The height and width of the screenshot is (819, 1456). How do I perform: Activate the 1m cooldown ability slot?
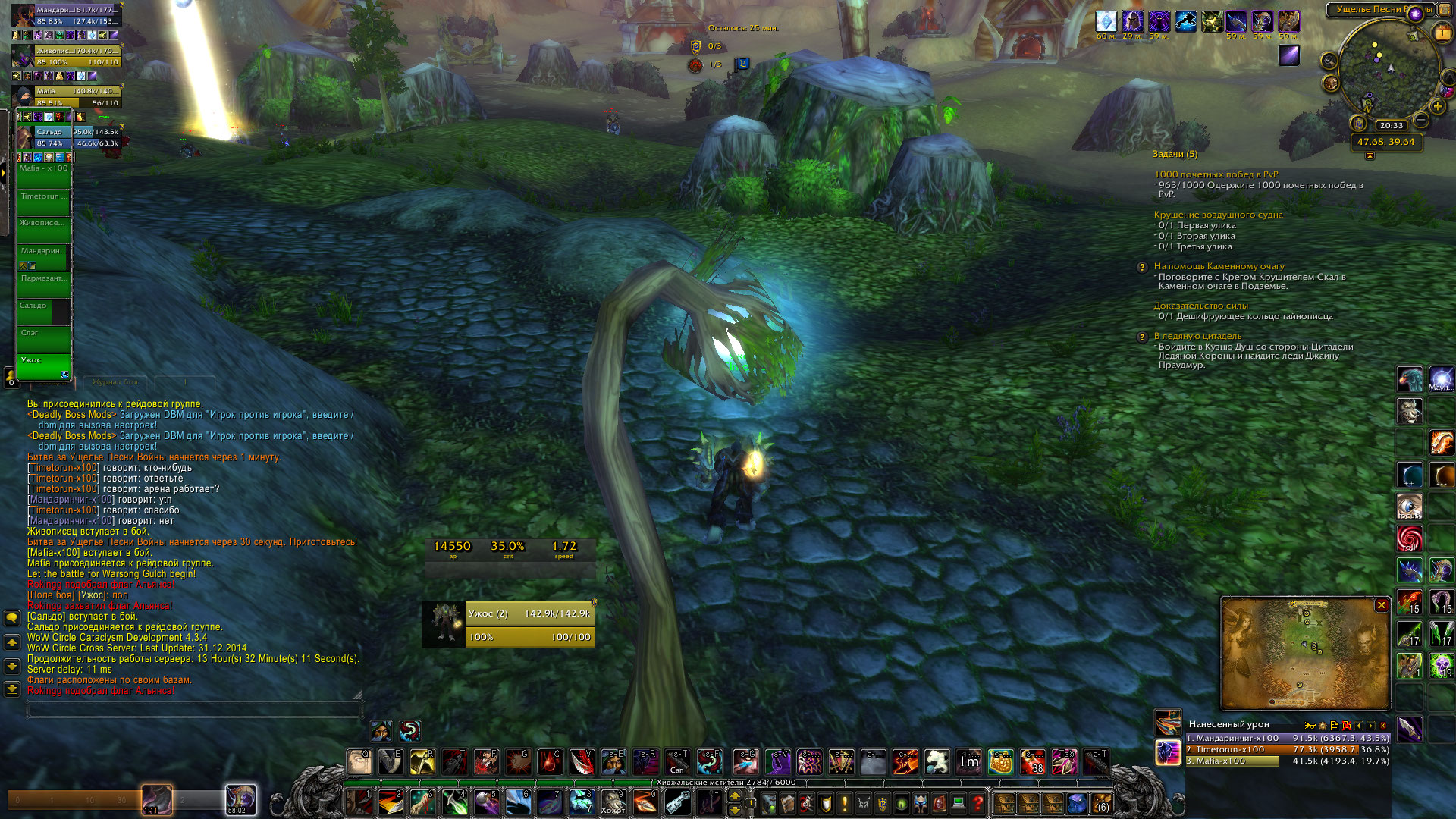(968, 761)
